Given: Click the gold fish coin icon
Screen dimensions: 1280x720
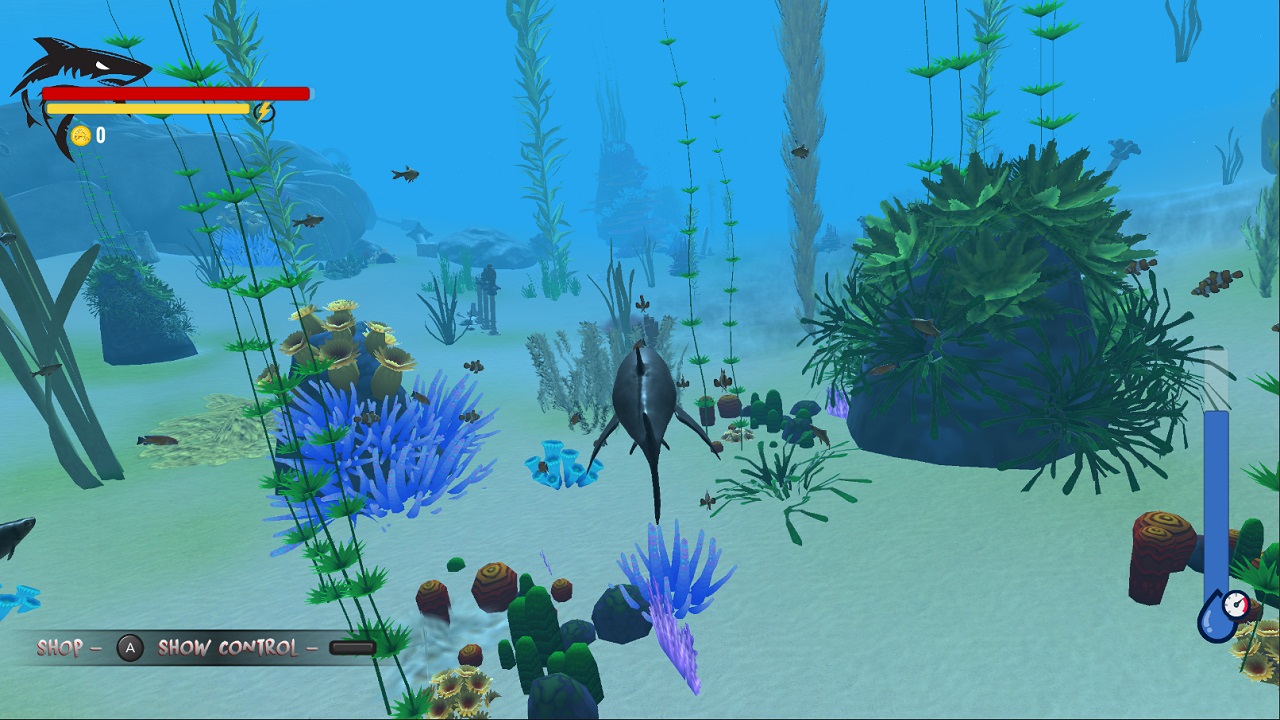Looking at the screenshot, I should [x=80, y=134].
